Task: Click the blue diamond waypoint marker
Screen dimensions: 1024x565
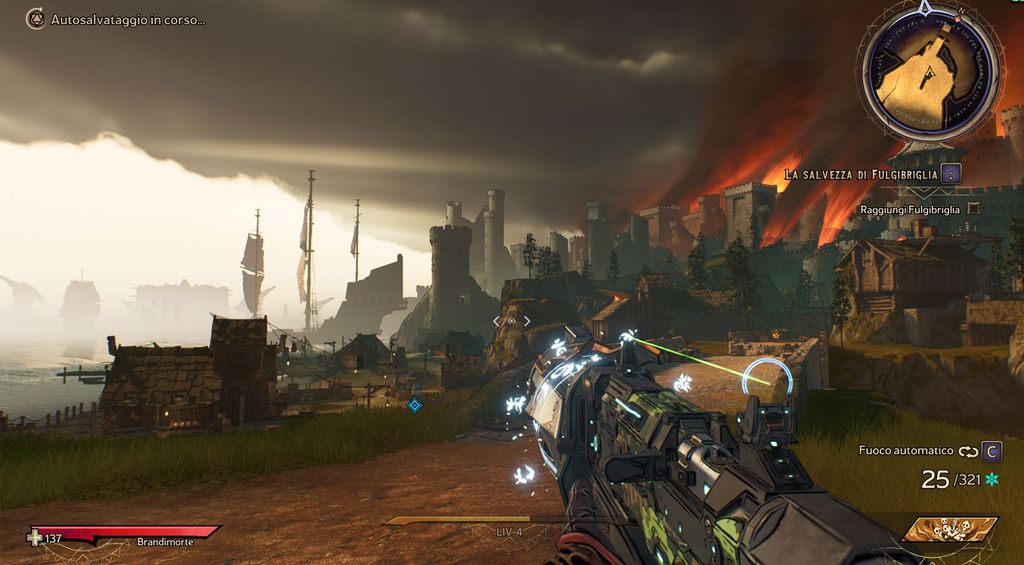Action: (x=414, y=404)
